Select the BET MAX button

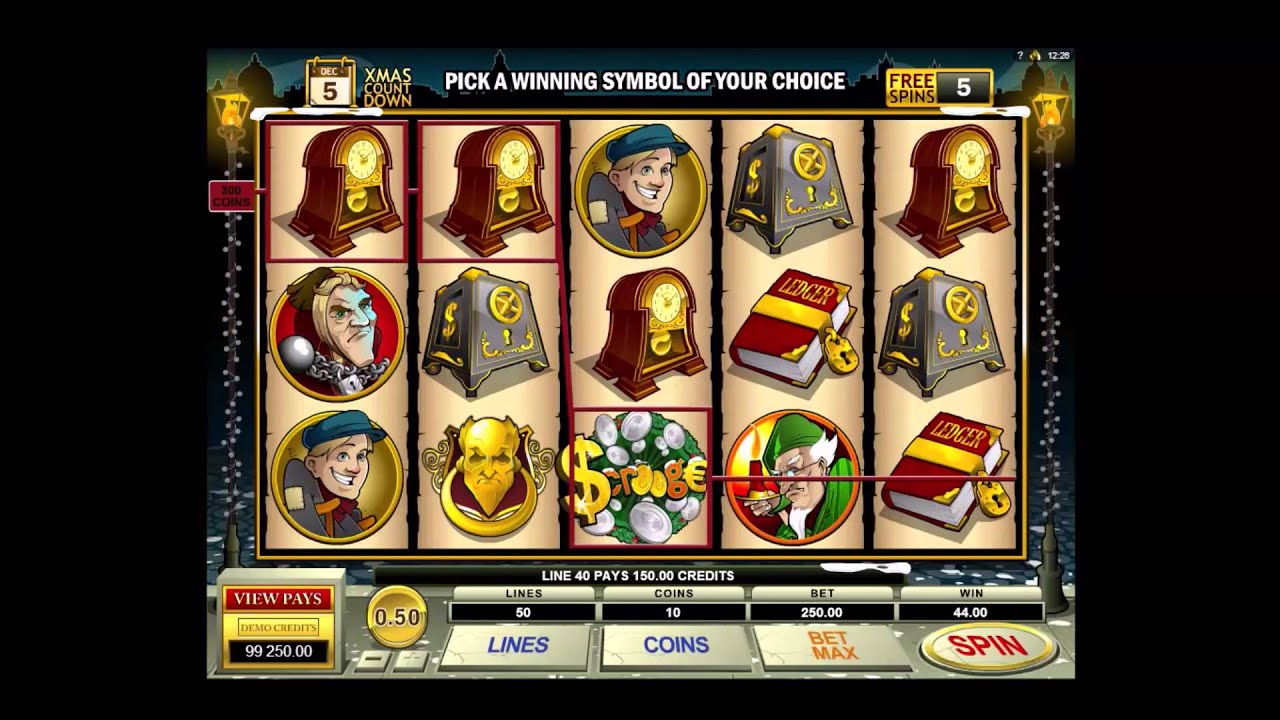click(x=833, y=646)
